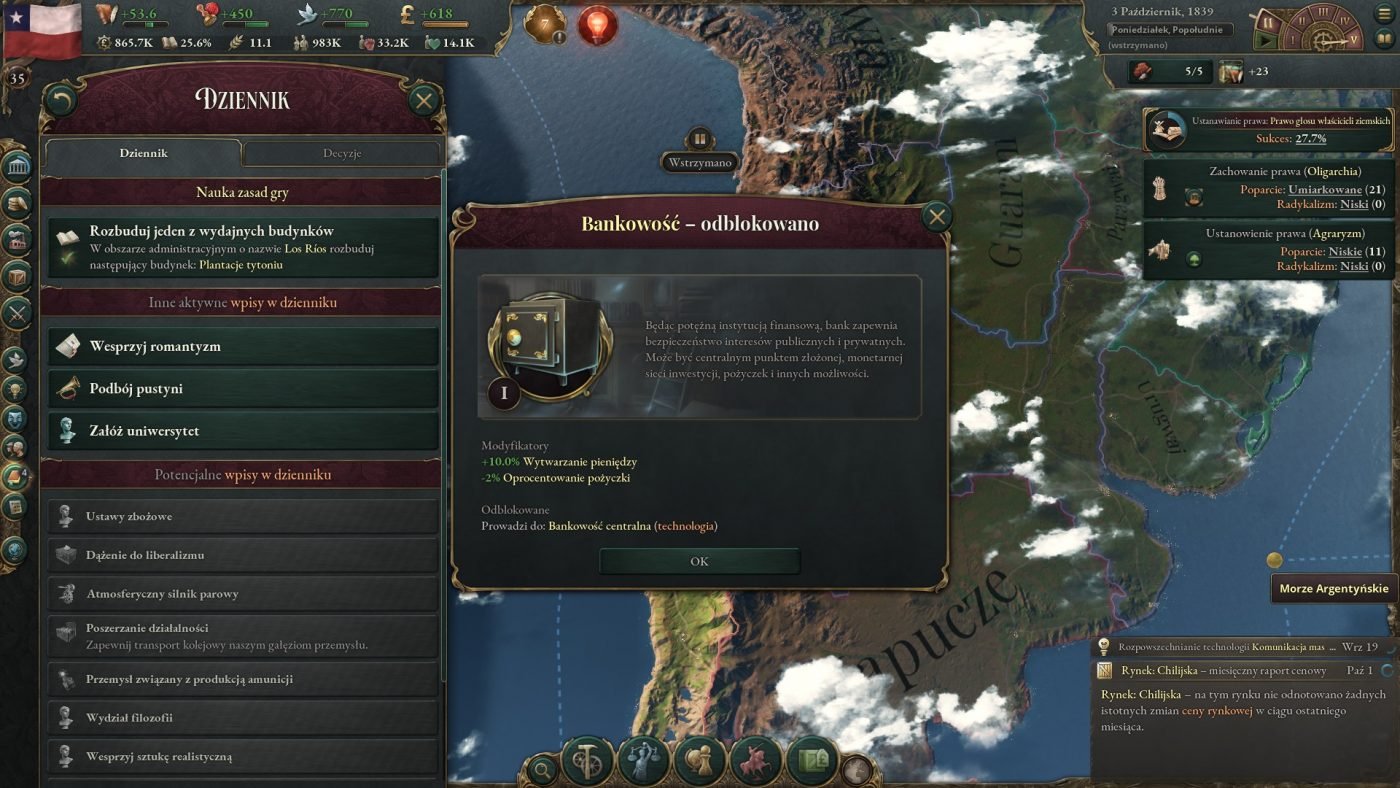Go back using the journal's green arrow button

pos(62,100)
